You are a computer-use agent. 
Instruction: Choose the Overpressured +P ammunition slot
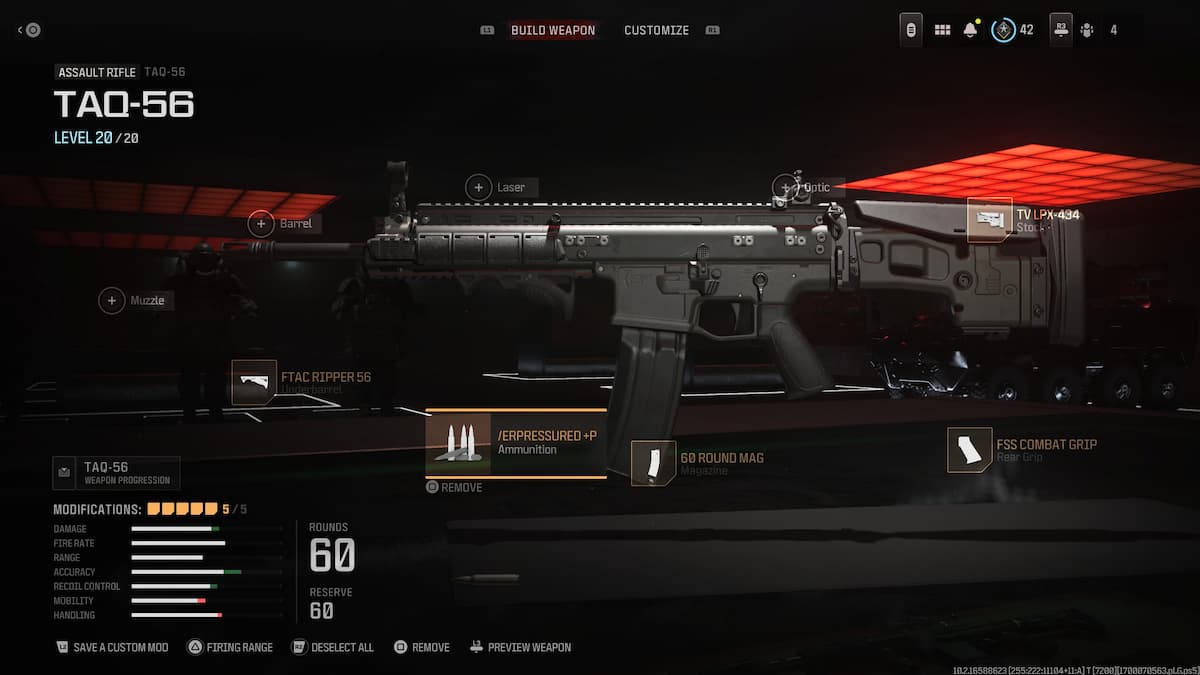tap(516, 443)
